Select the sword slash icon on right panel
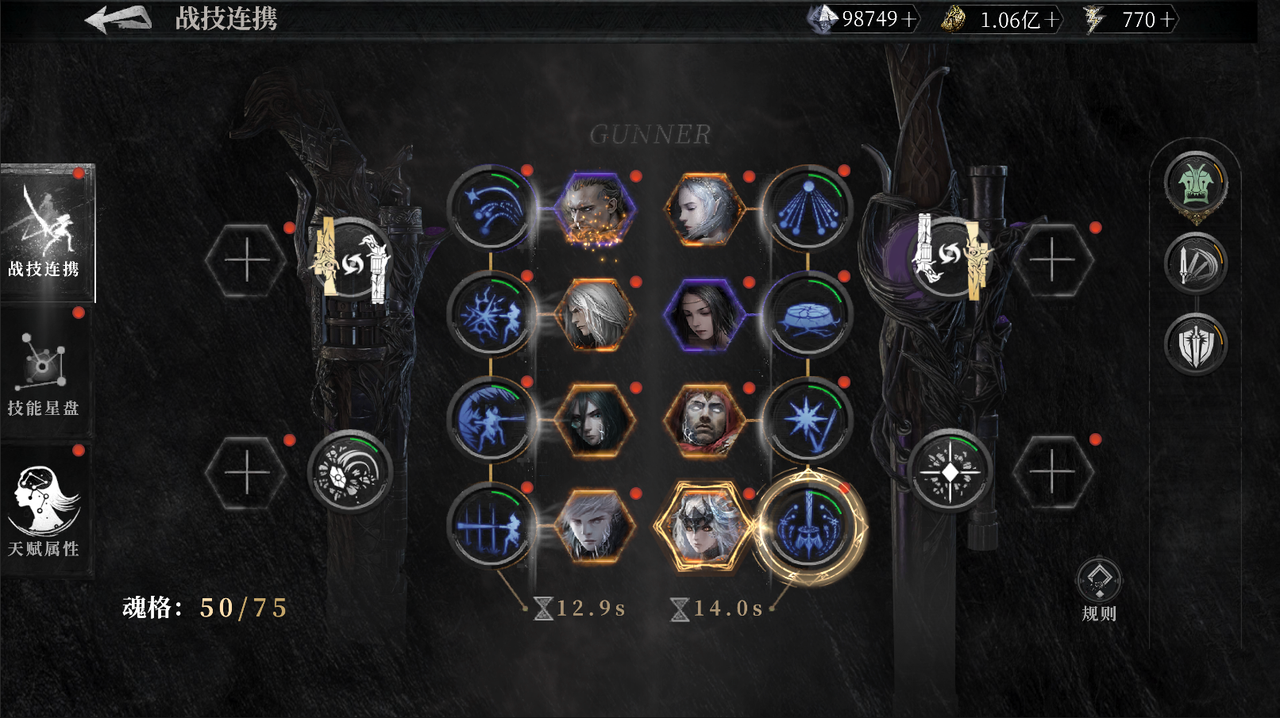The height and width of the screenshot is (718, 1280). click(x=1195, y=264)
